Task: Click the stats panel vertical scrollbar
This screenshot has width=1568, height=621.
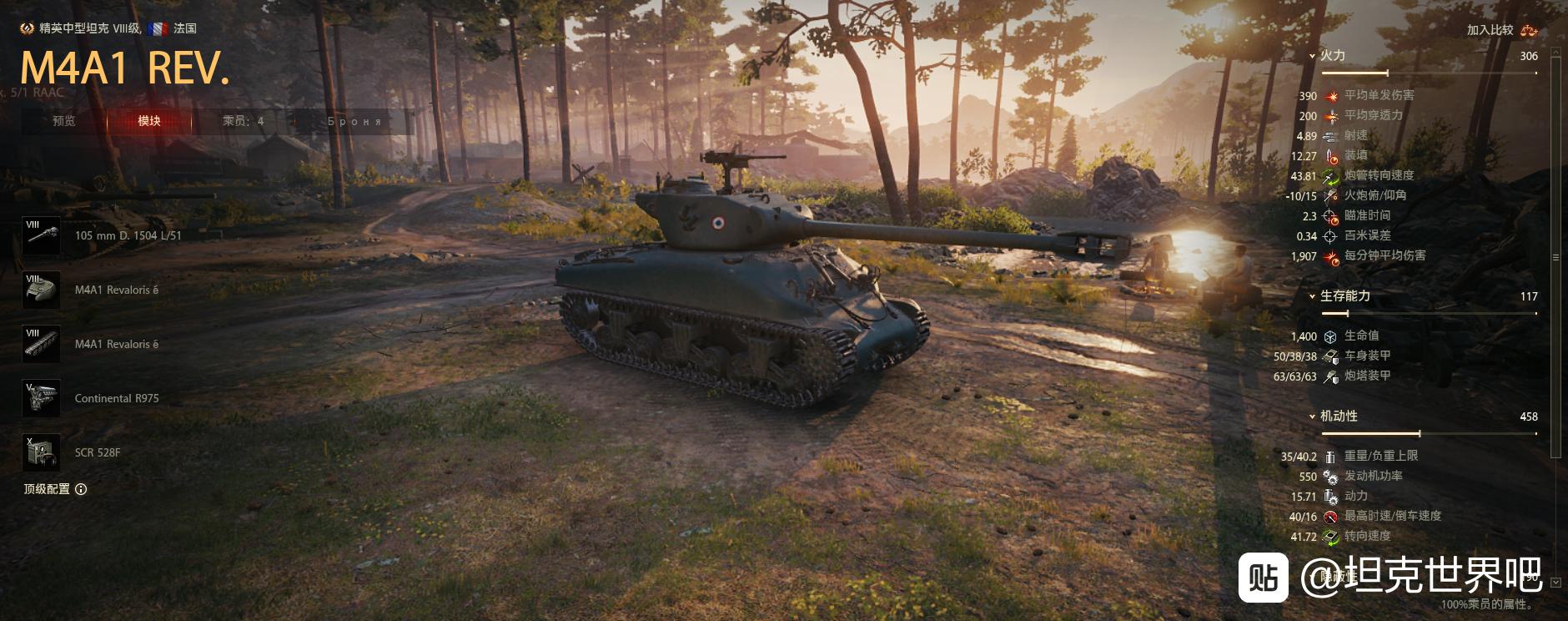Action: pyautogui.click(x=1555, y=250)
